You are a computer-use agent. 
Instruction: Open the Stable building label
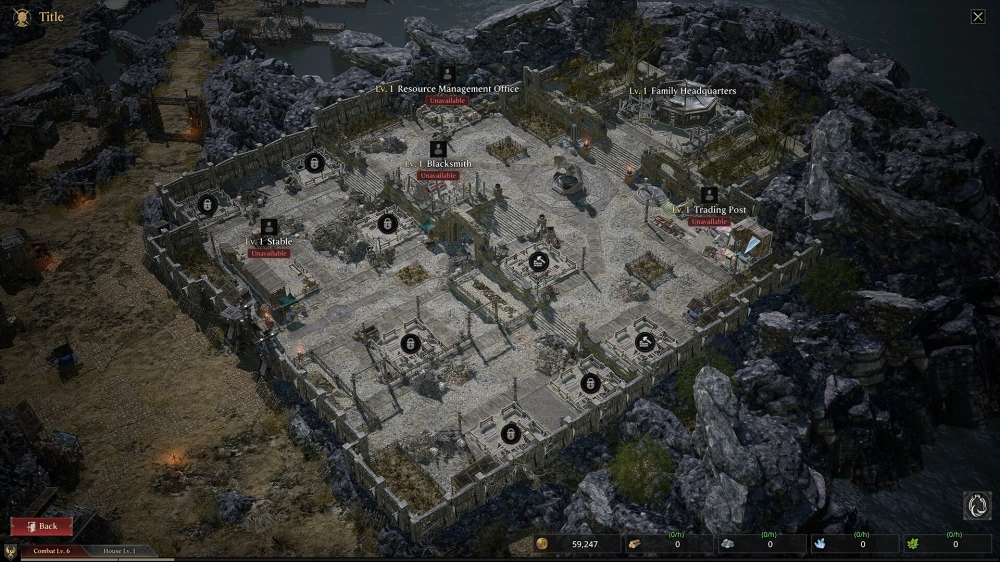point(269,242)
